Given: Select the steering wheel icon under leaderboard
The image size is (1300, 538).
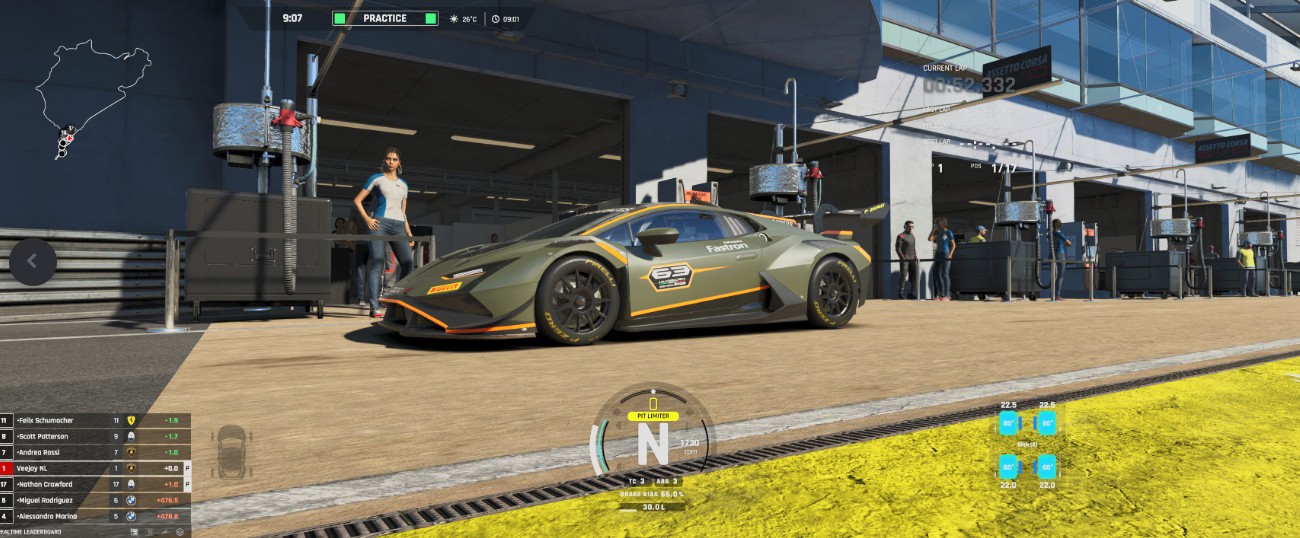Looking at the screenshot, I should tap(180, 532).
